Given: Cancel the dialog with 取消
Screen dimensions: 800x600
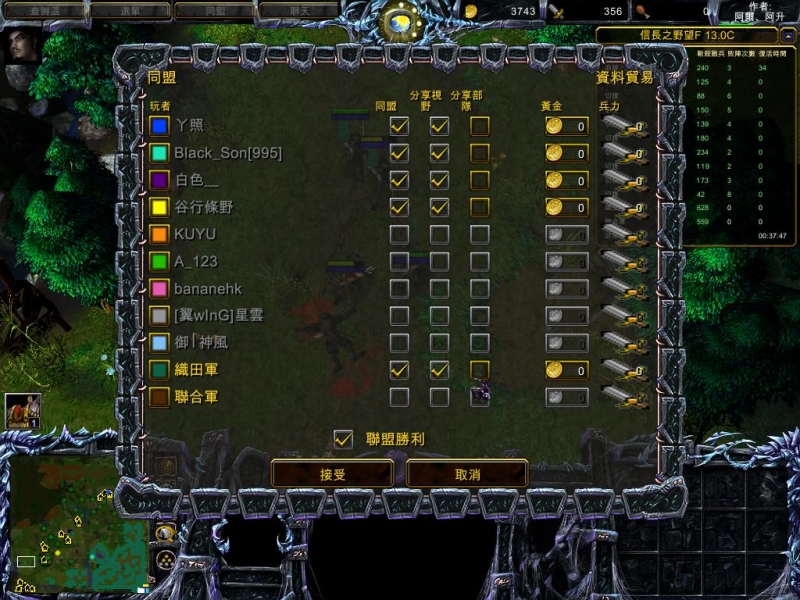Looking at the screenshot, I should pos(467,474).
